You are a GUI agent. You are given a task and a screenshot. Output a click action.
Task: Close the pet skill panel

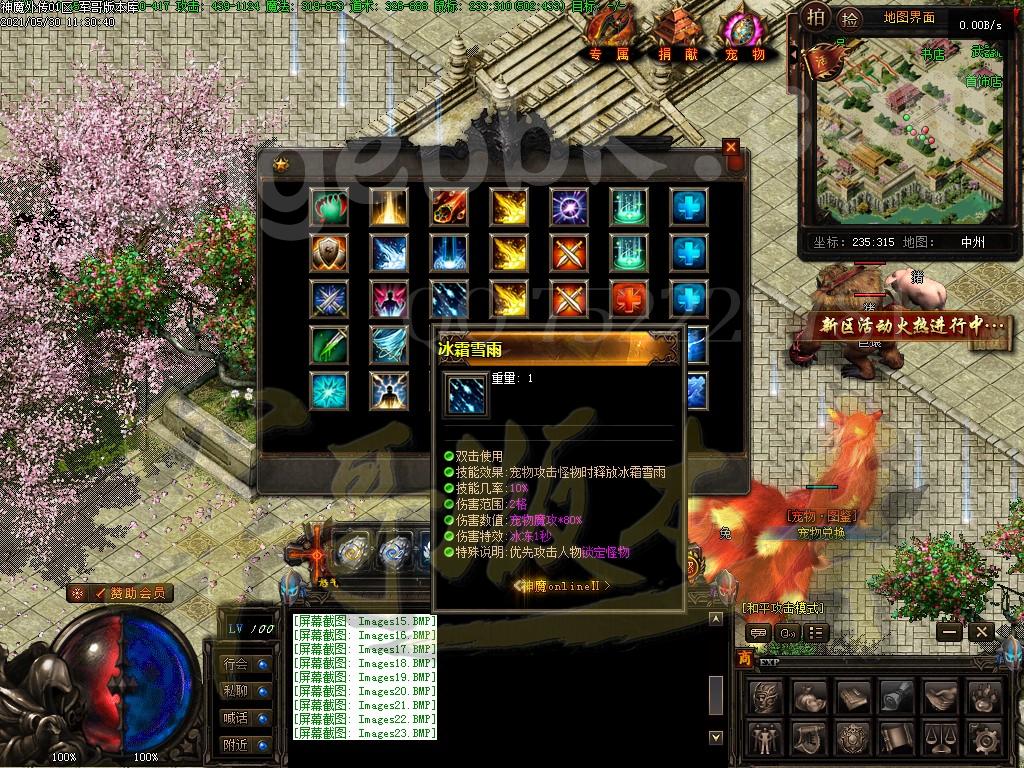(x=731, y=148)
